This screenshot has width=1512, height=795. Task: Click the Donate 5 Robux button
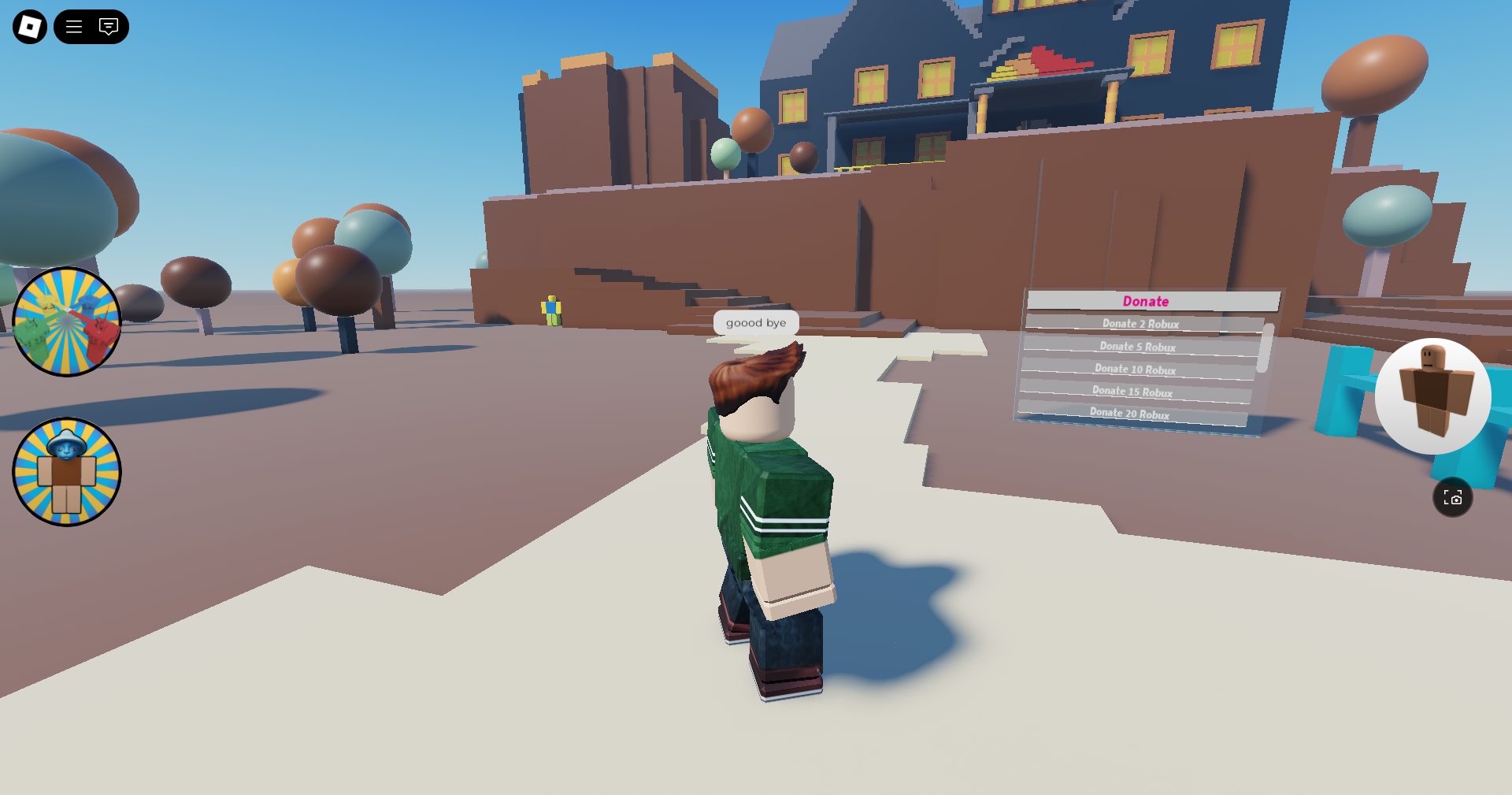coord(1138,346)
